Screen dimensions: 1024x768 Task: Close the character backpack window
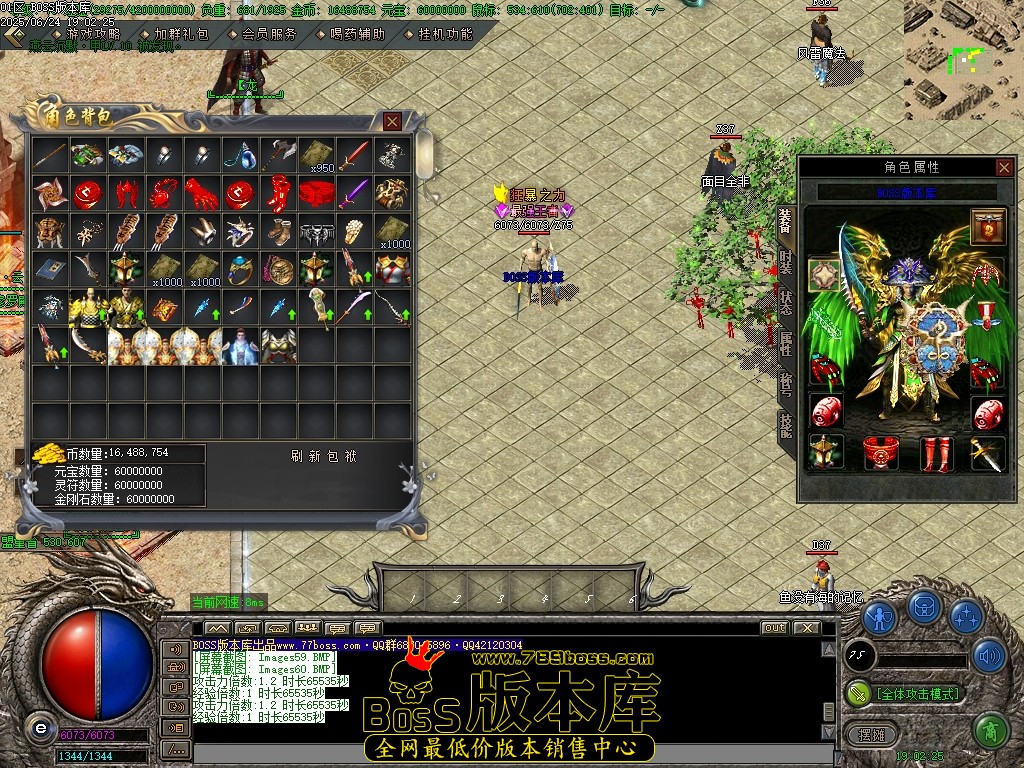point(393,121)
